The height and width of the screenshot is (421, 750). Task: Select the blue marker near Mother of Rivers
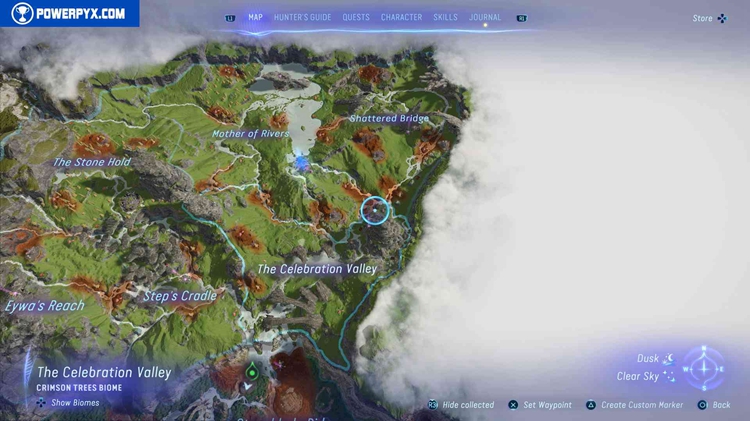point(303,161)
